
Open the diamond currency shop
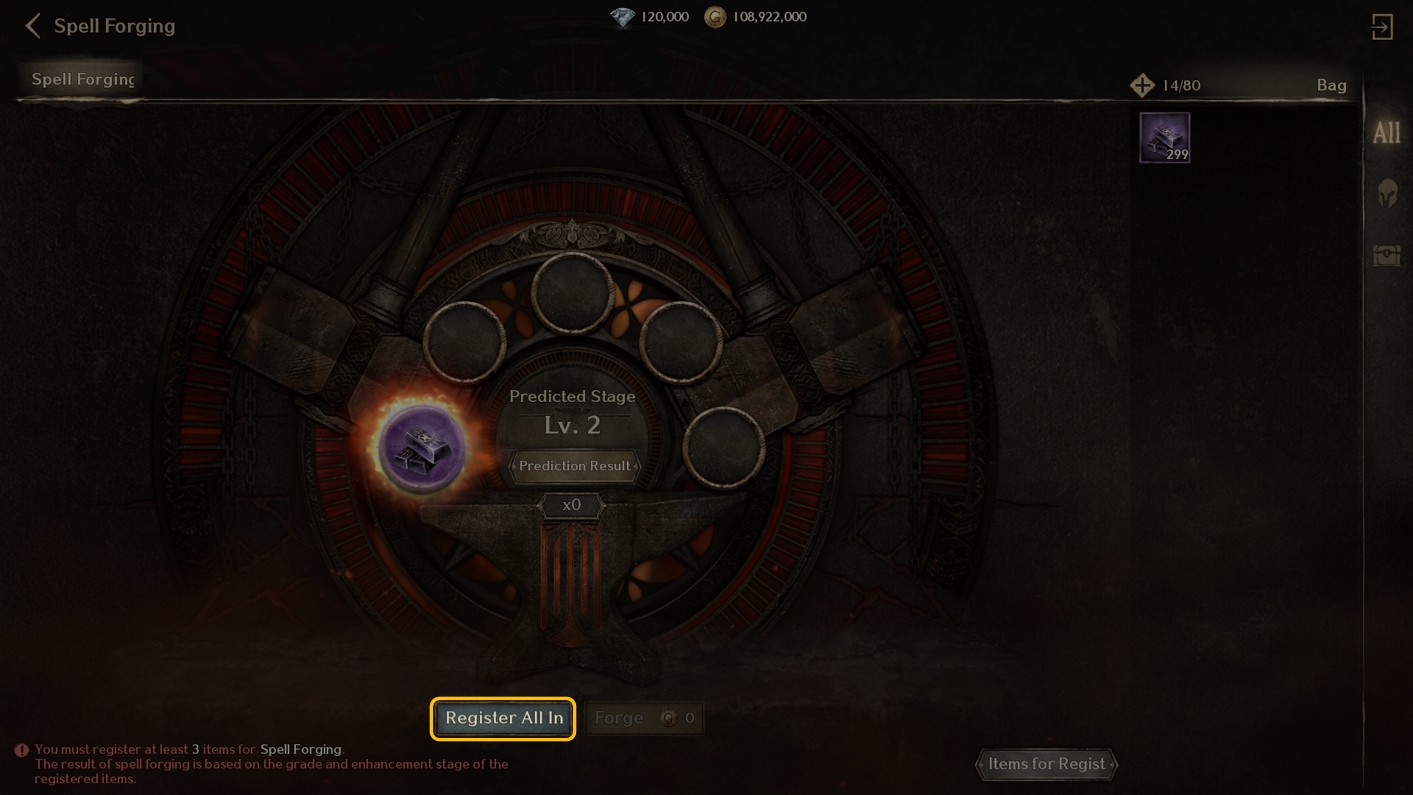pyautogui.click(x=623, y=17)
